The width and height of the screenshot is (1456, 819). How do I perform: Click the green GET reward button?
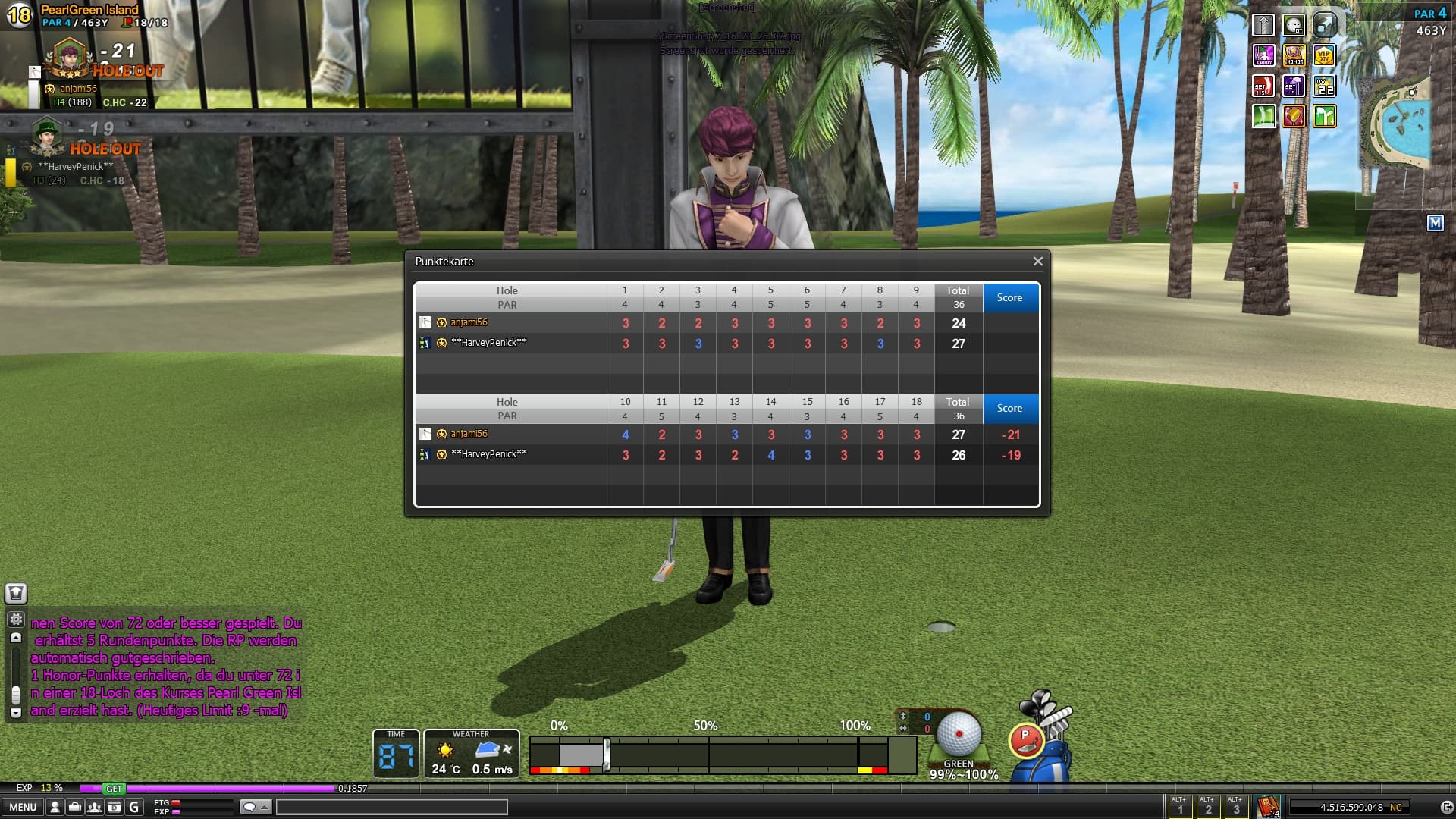pos(114,789)
